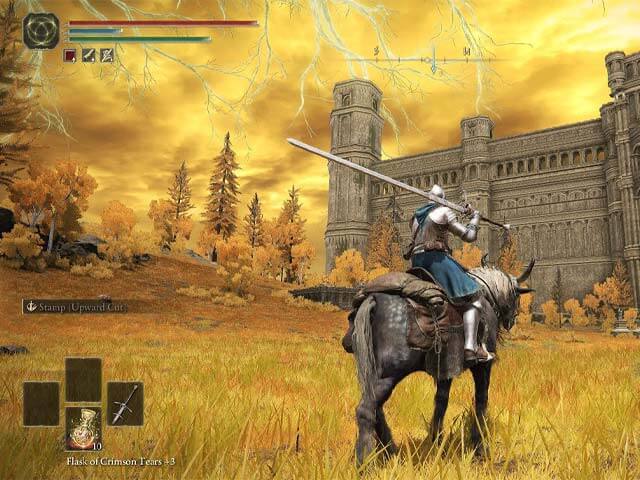Click the round emblem beside the health bar
The width and height of the screenshot is (640, 480).
41,31
